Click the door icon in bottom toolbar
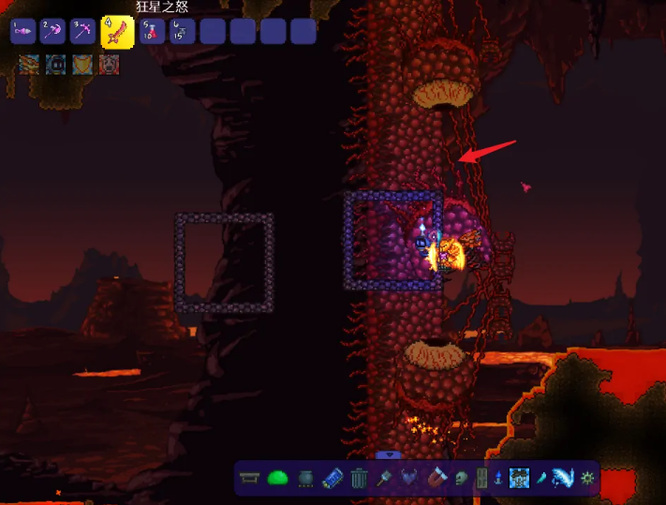Image resolution: width=666 pixels, height=505 pixels. pos(481,478)
